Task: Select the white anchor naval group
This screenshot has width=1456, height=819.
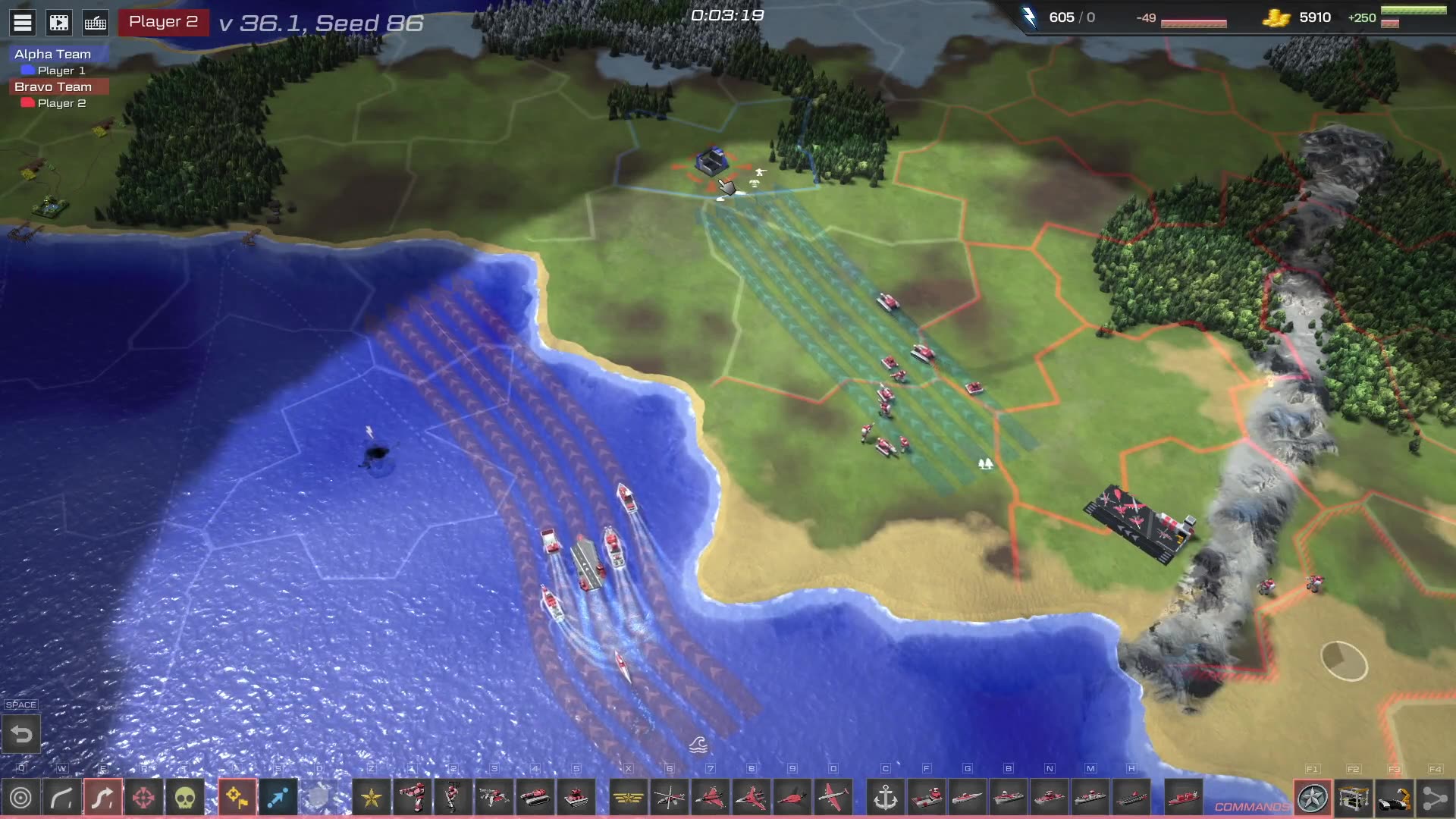Action: pos(886,798)
